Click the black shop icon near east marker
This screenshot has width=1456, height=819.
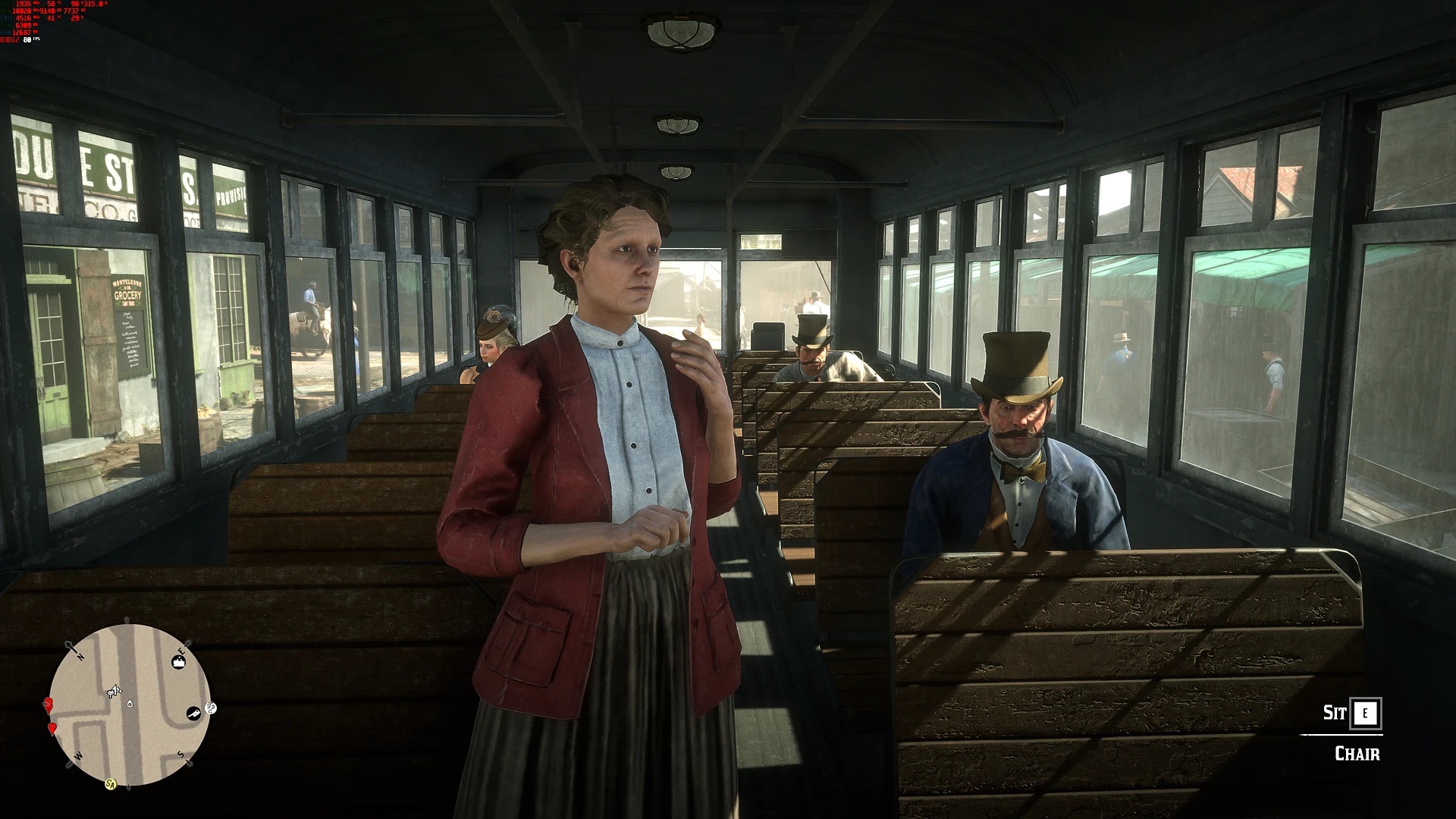point(179,663)
